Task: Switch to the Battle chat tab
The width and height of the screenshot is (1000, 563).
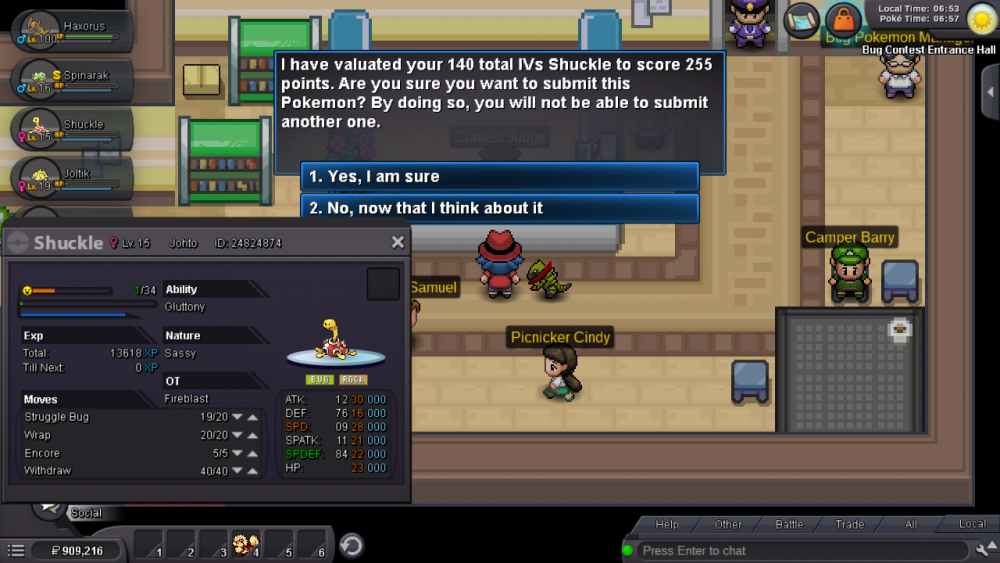Action: pyautogui.click(x=789, y=524)
